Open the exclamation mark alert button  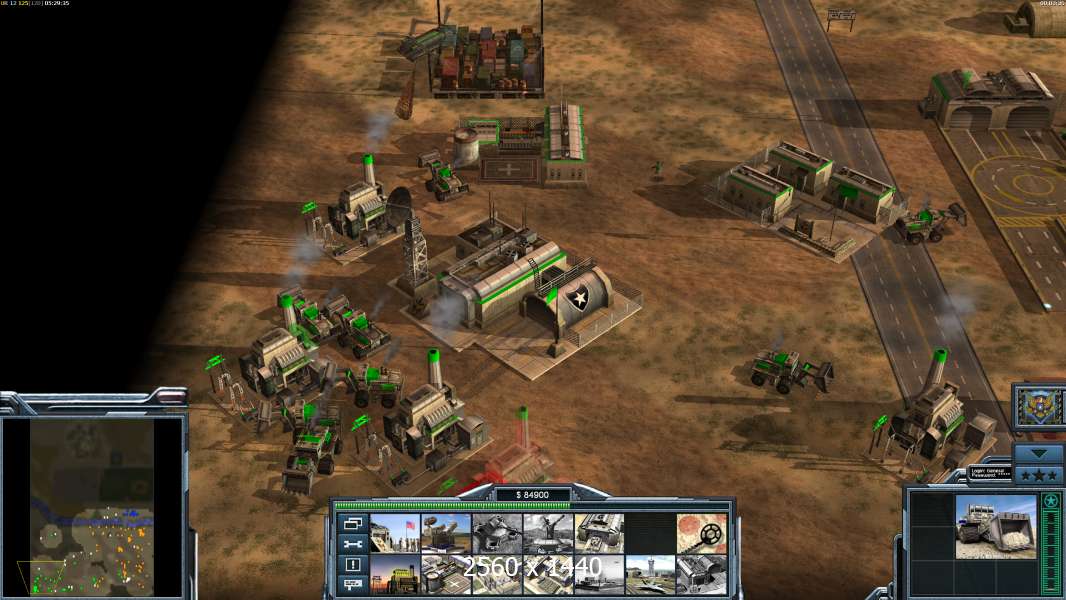coord(352,564)
